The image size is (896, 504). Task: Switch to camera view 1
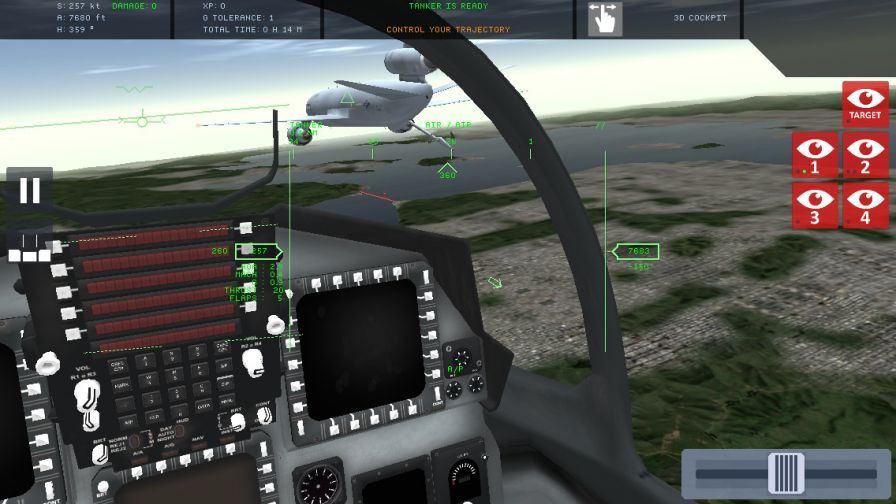pyautogui.click(x=816, y=156)
